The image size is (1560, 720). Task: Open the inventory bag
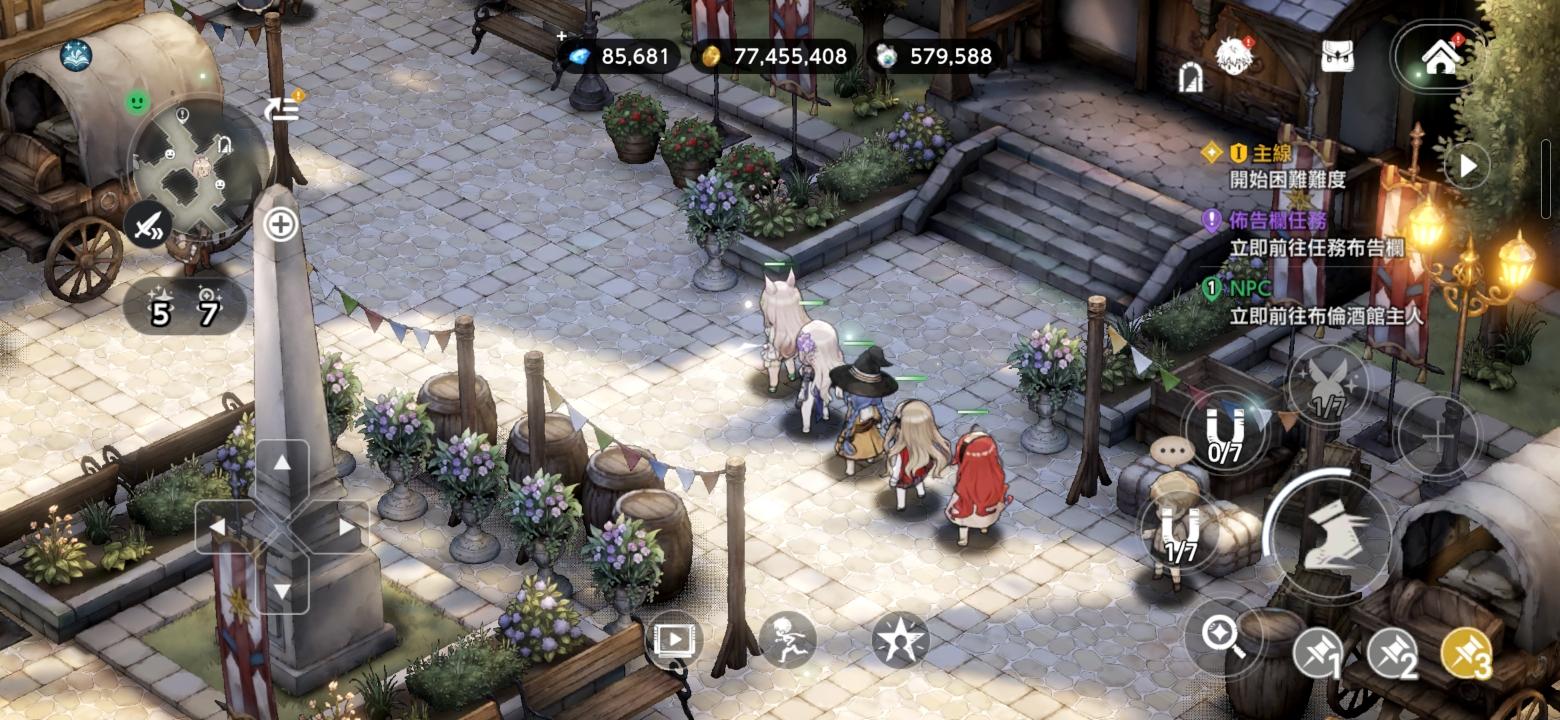[1337, 57]
